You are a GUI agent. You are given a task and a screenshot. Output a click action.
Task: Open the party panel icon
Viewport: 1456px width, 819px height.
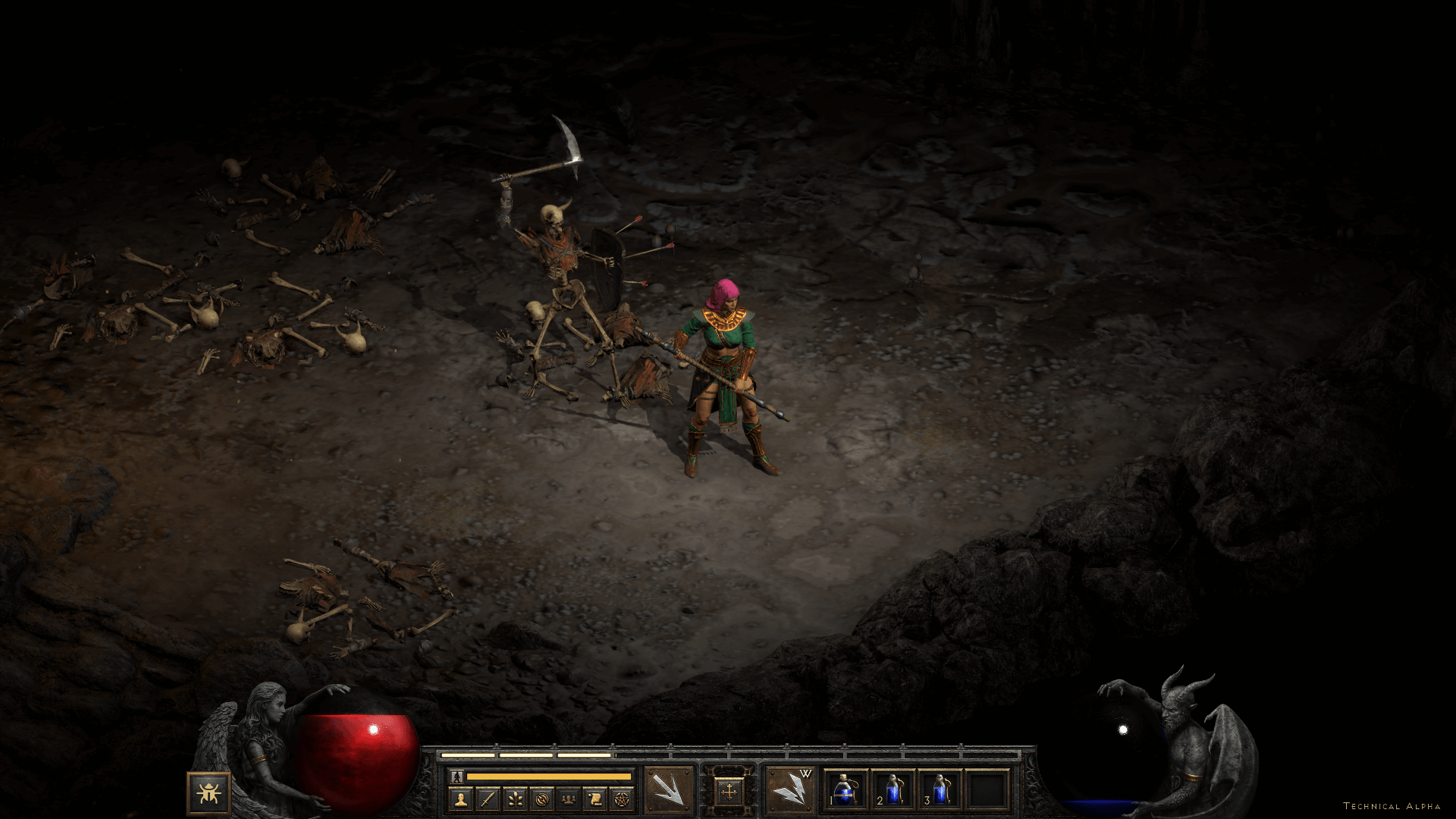(567, 799)
